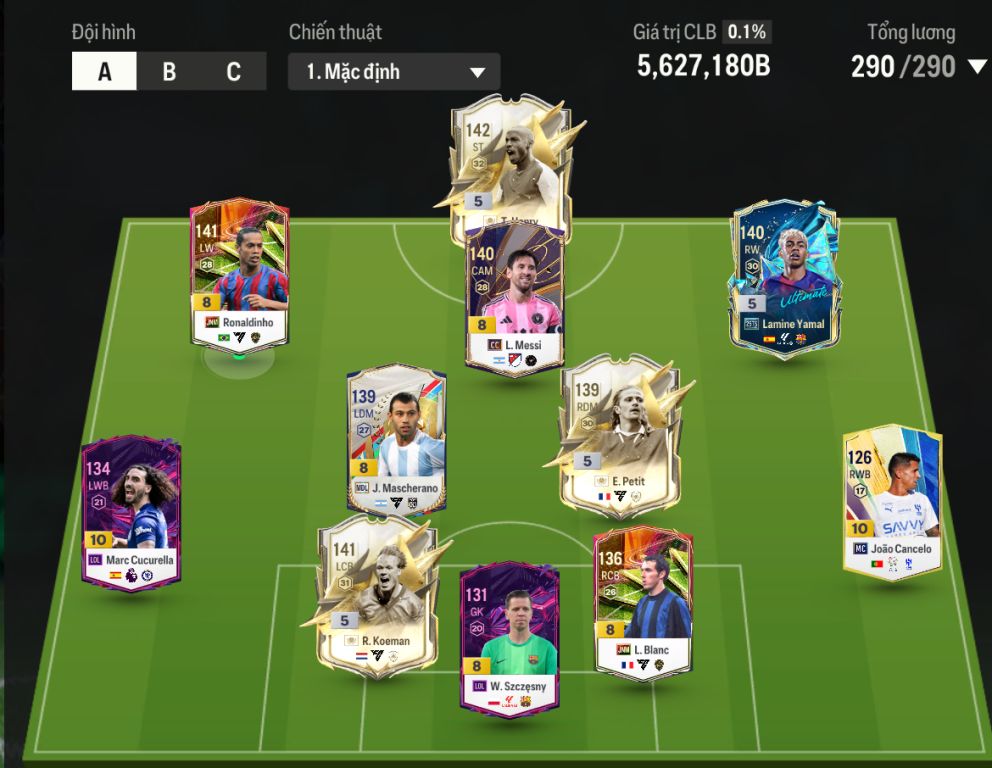This screenshot has width=992, height=768.
Task: Expand the Tổng lương salary arrow
Action: pos(976,68)
